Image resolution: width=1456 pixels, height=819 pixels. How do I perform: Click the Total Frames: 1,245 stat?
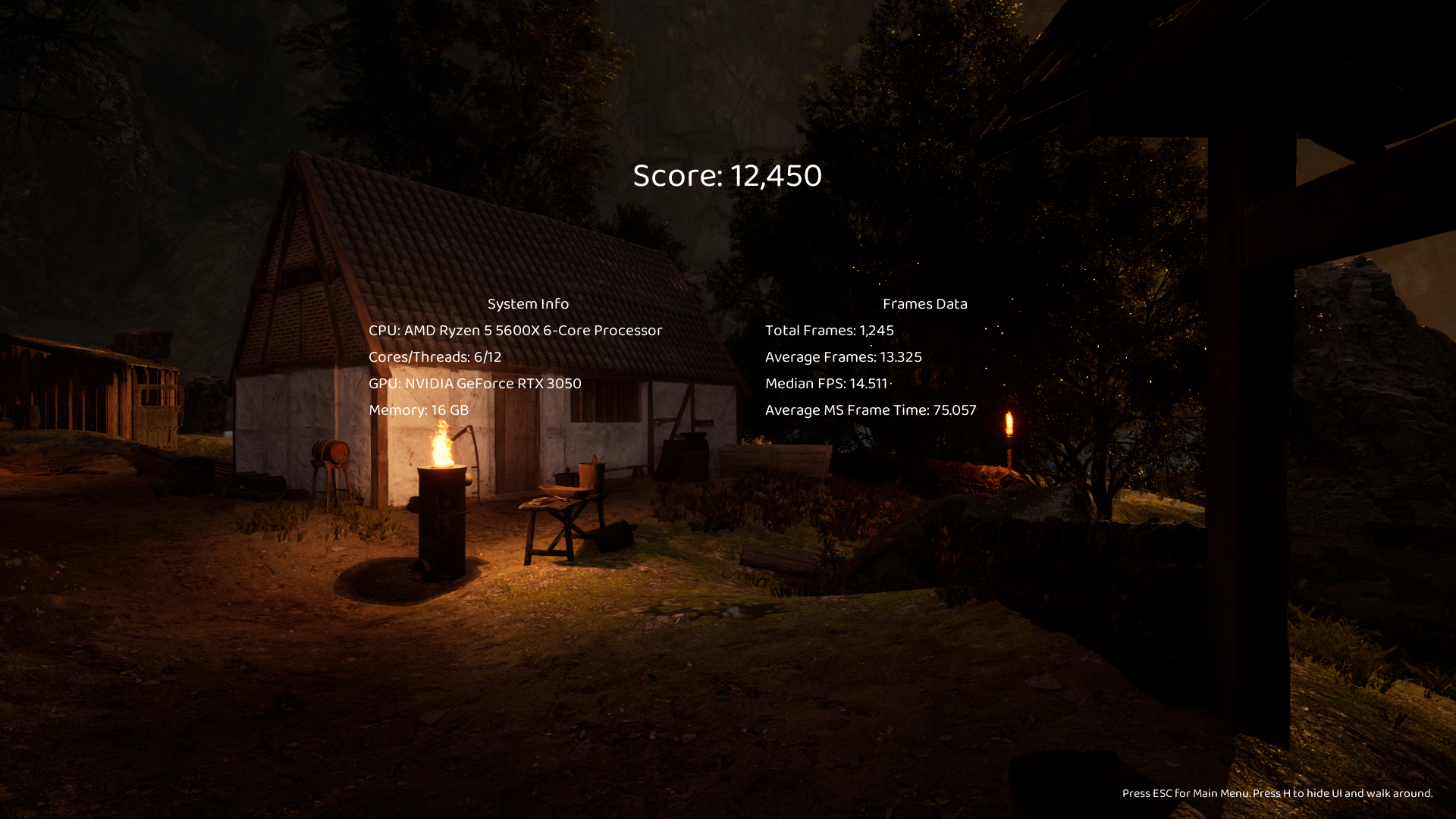coord(829,331)
